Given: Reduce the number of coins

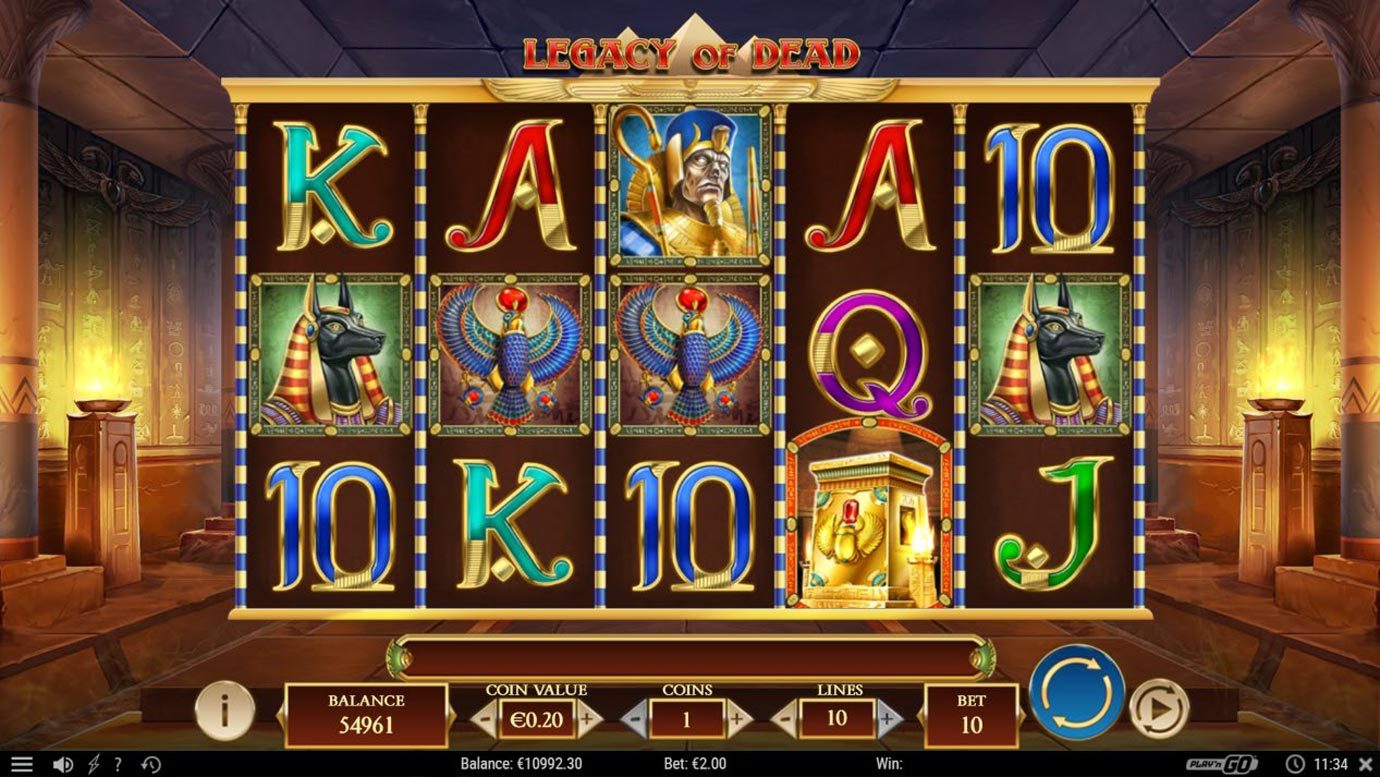Looking at the screenshot, I should point(634,718).
